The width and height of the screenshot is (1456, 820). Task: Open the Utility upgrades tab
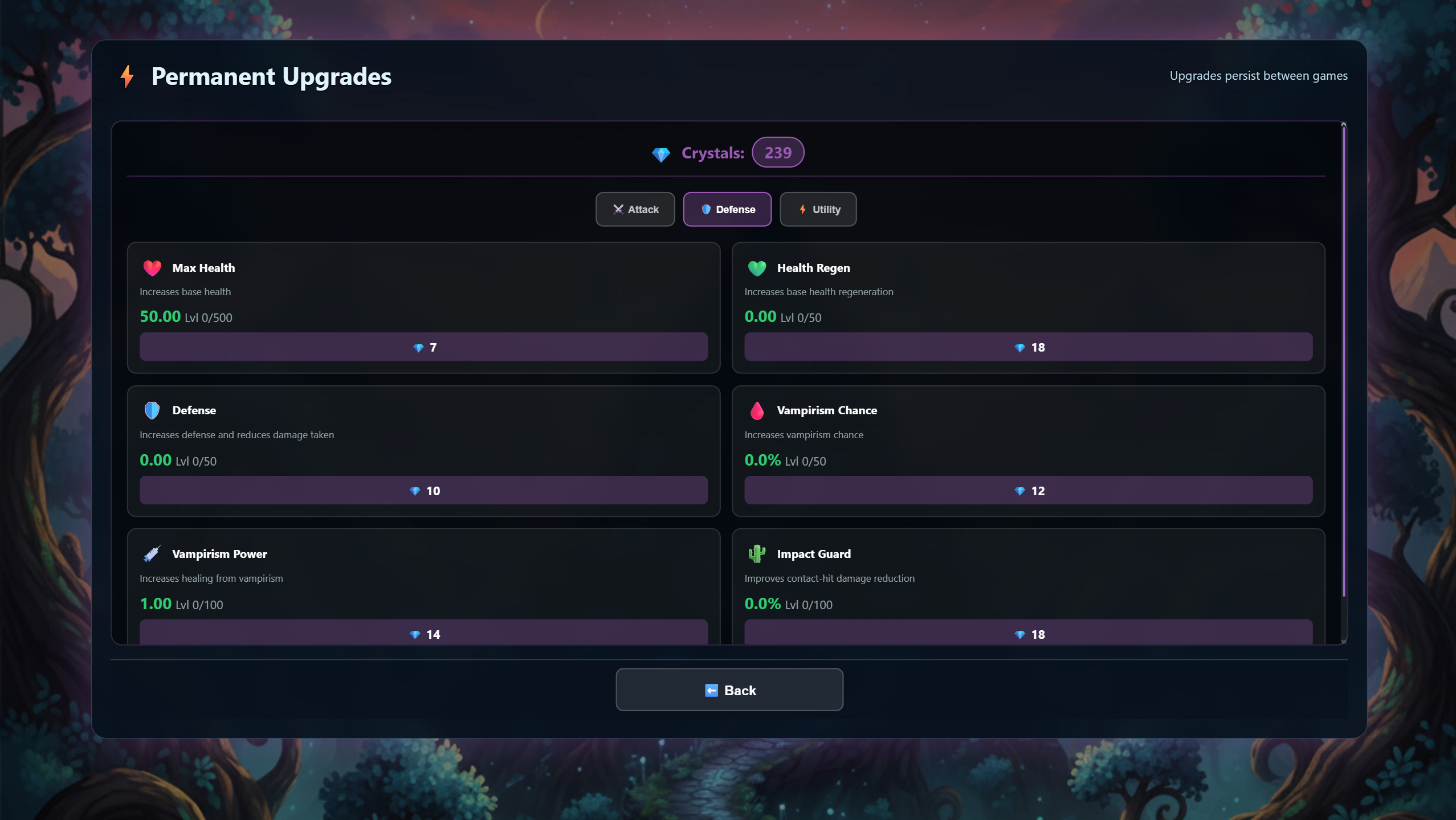point(818,209)
